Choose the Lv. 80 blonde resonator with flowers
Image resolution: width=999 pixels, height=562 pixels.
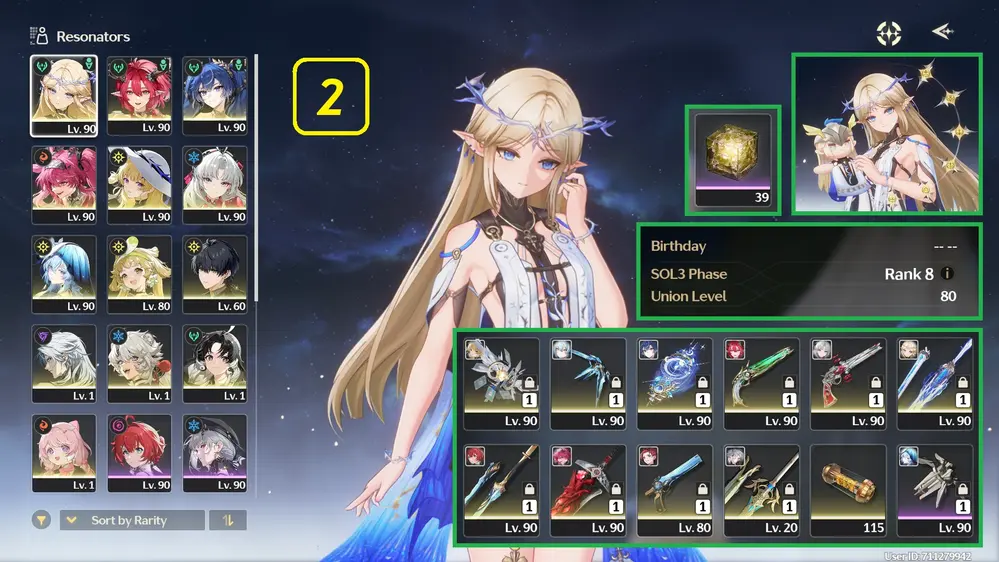140,275
